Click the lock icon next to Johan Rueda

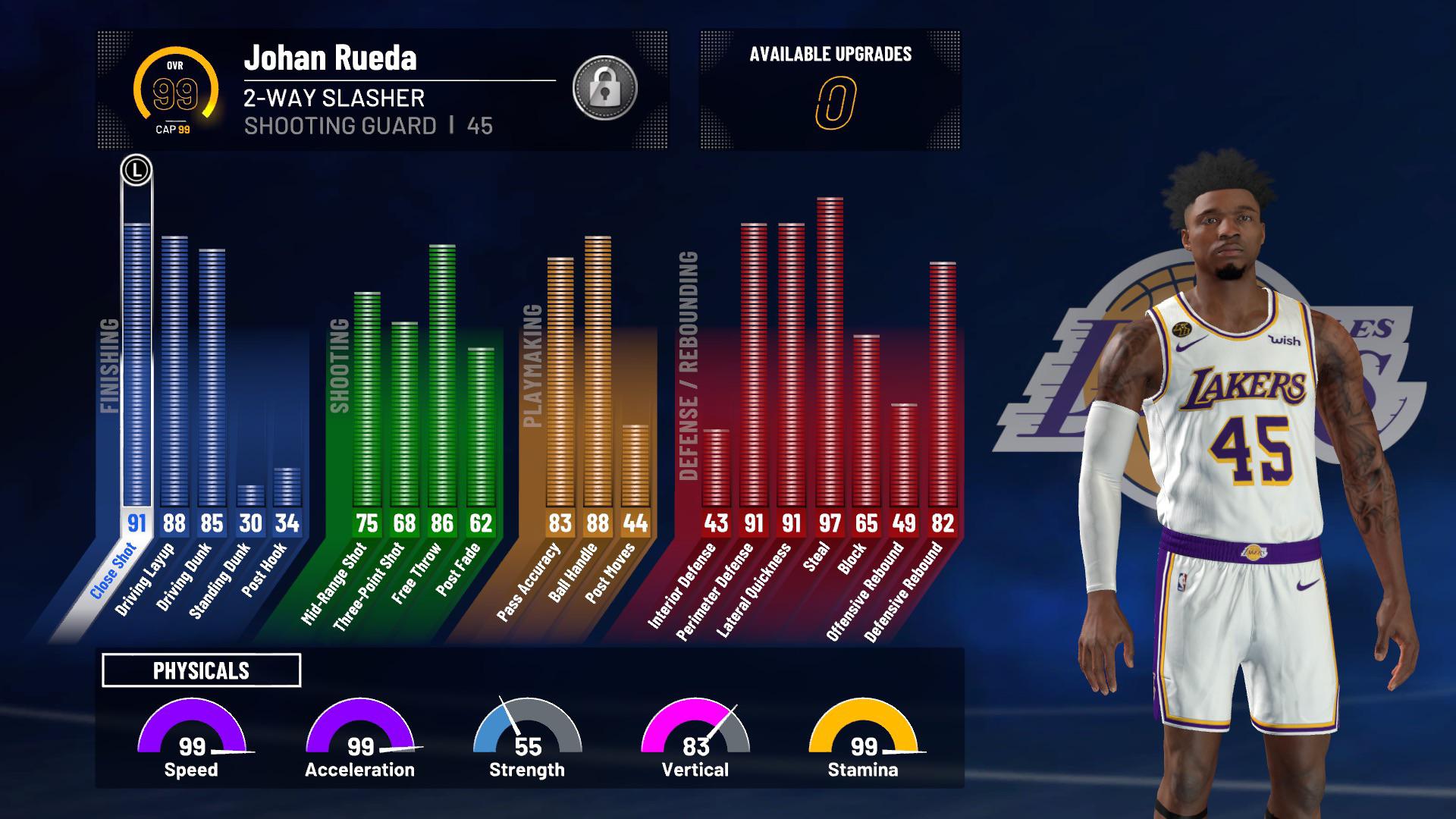pyautogui.click(x=605, y=86)
